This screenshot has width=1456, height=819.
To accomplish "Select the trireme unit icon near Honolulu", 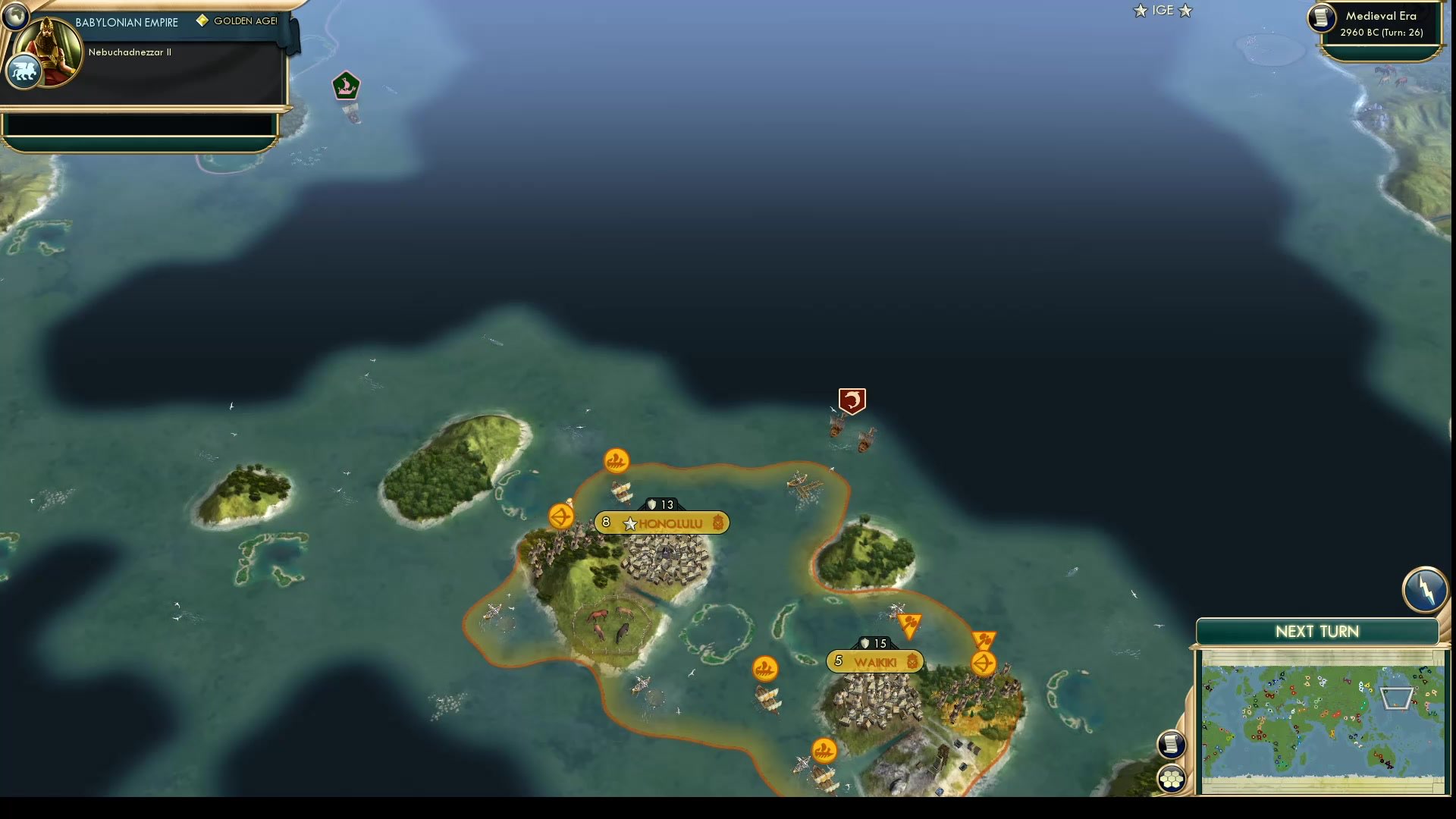I will point(617,460).
